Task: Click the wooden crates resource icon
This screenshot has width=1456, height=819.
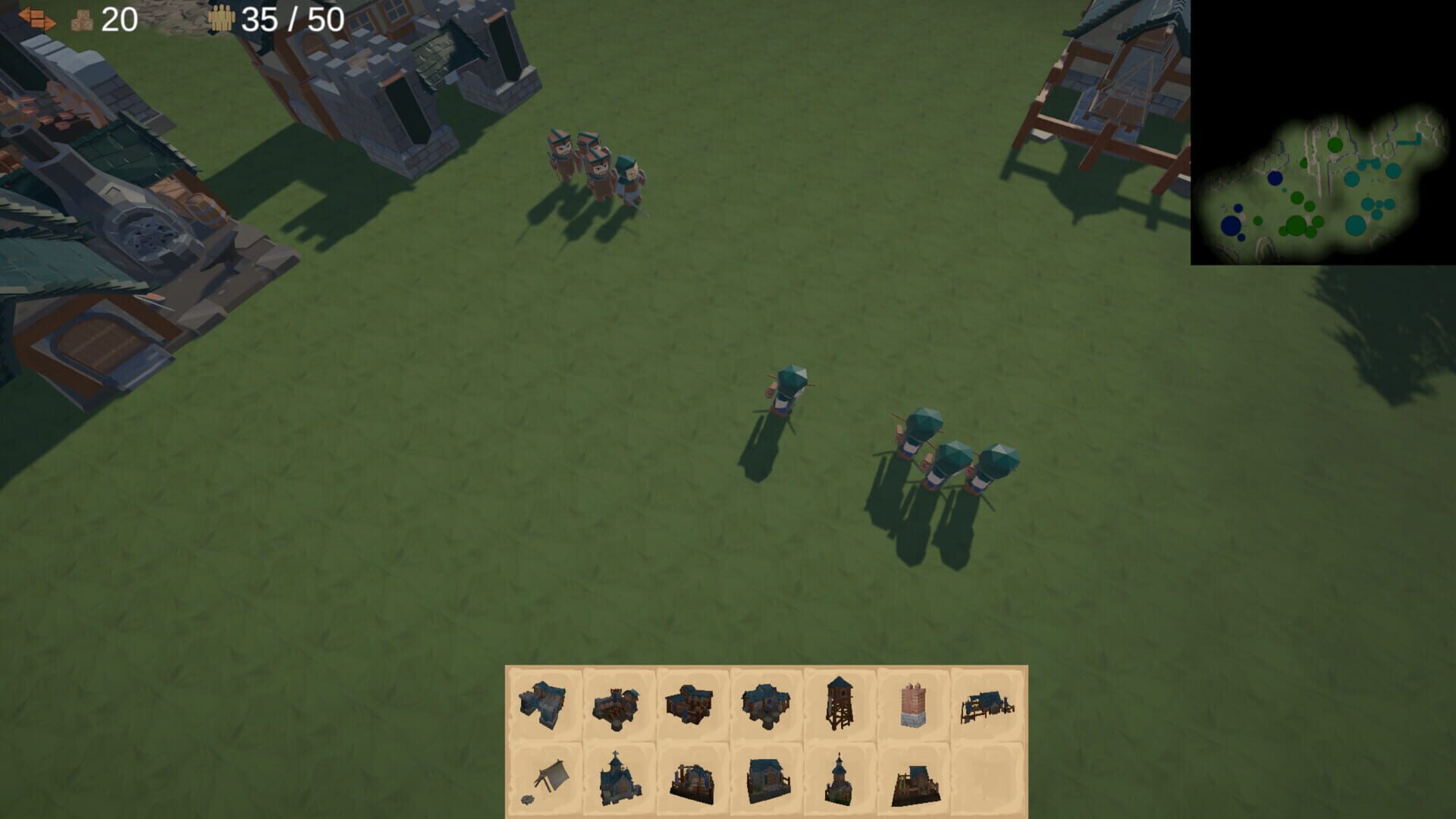Action: 80,20
